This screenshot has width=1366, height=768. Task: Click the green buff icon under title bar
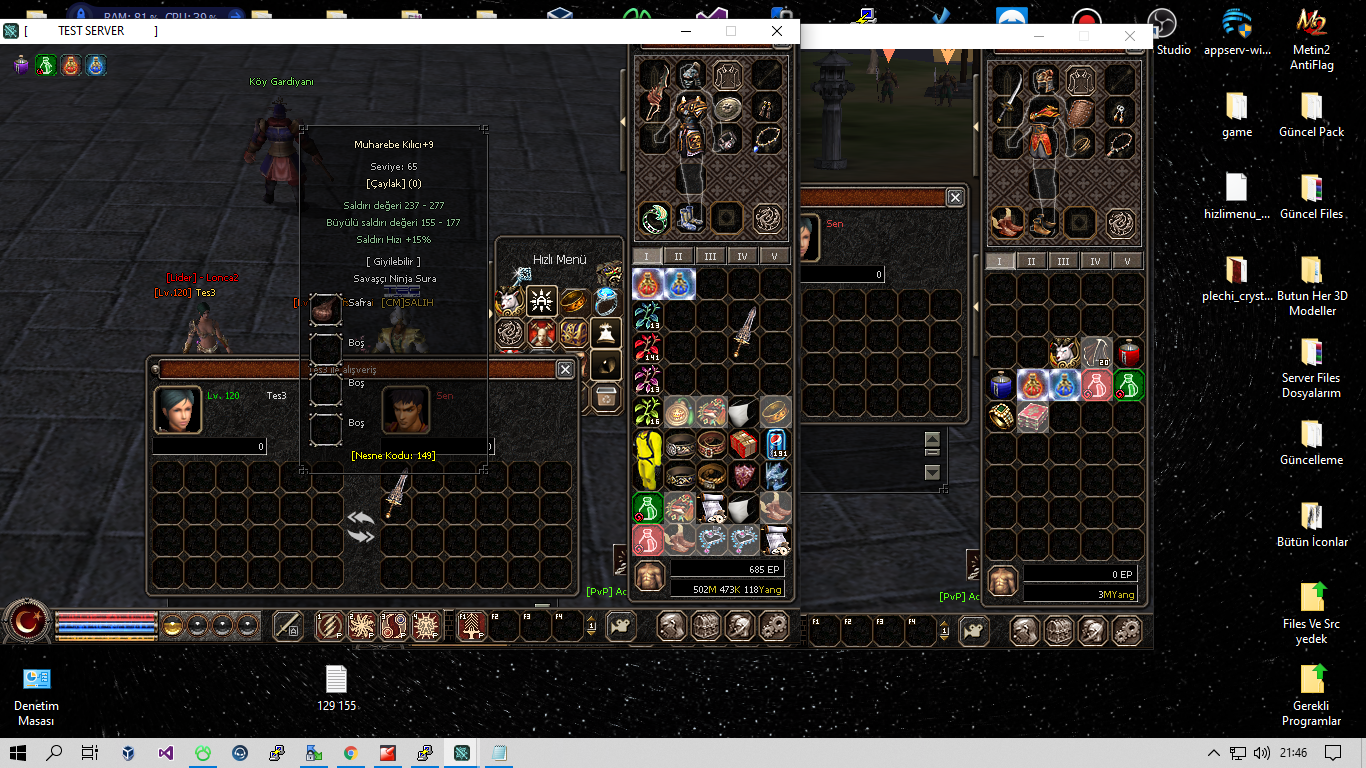pyautogui.click(x=46, y=66)
